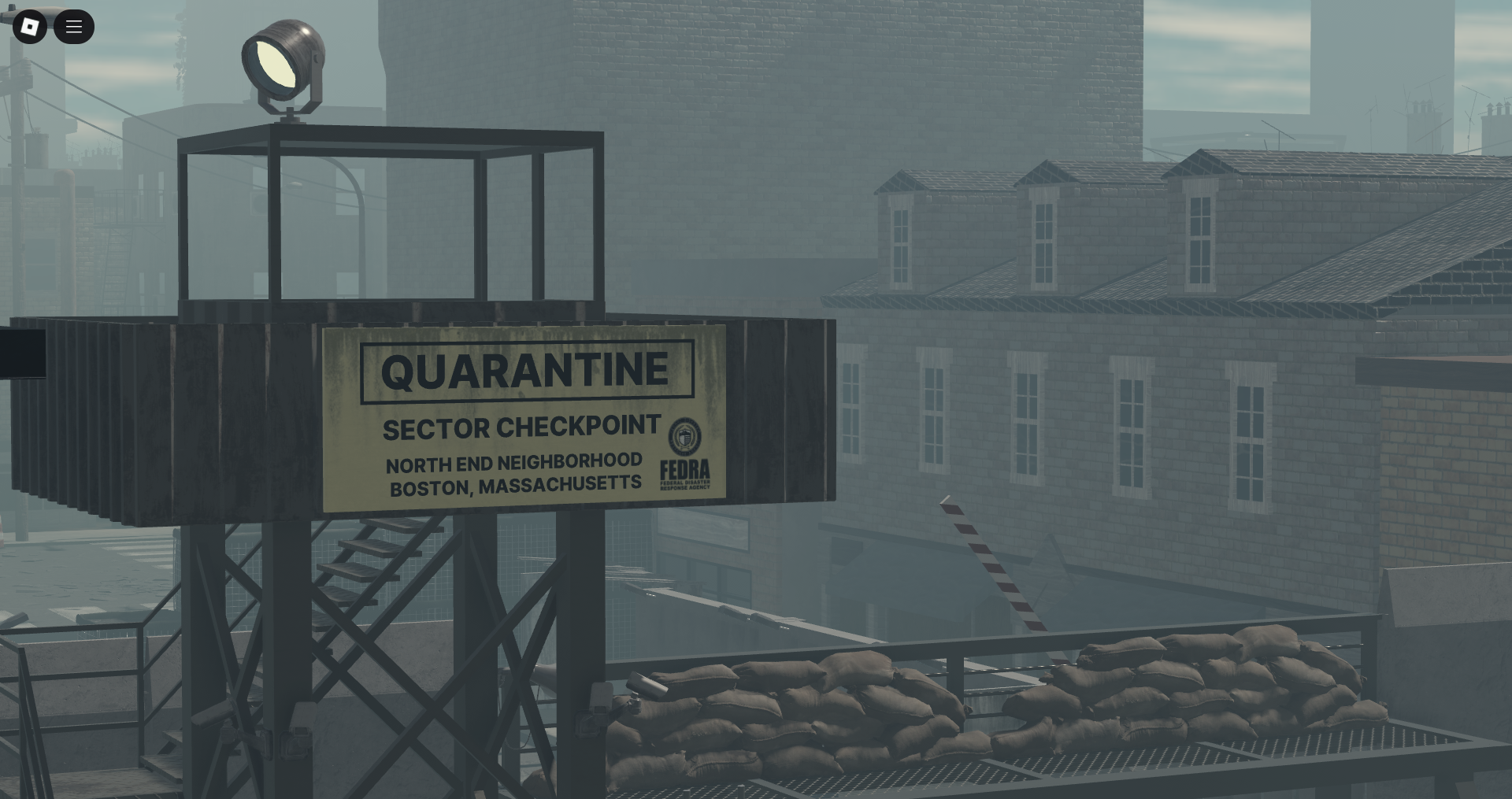Image resolution: width=1512 pixels, height=799 pixels.
Task: Click the QUARANTINE headline text on the checkpoint sign
Action: [x=526, y=370]
